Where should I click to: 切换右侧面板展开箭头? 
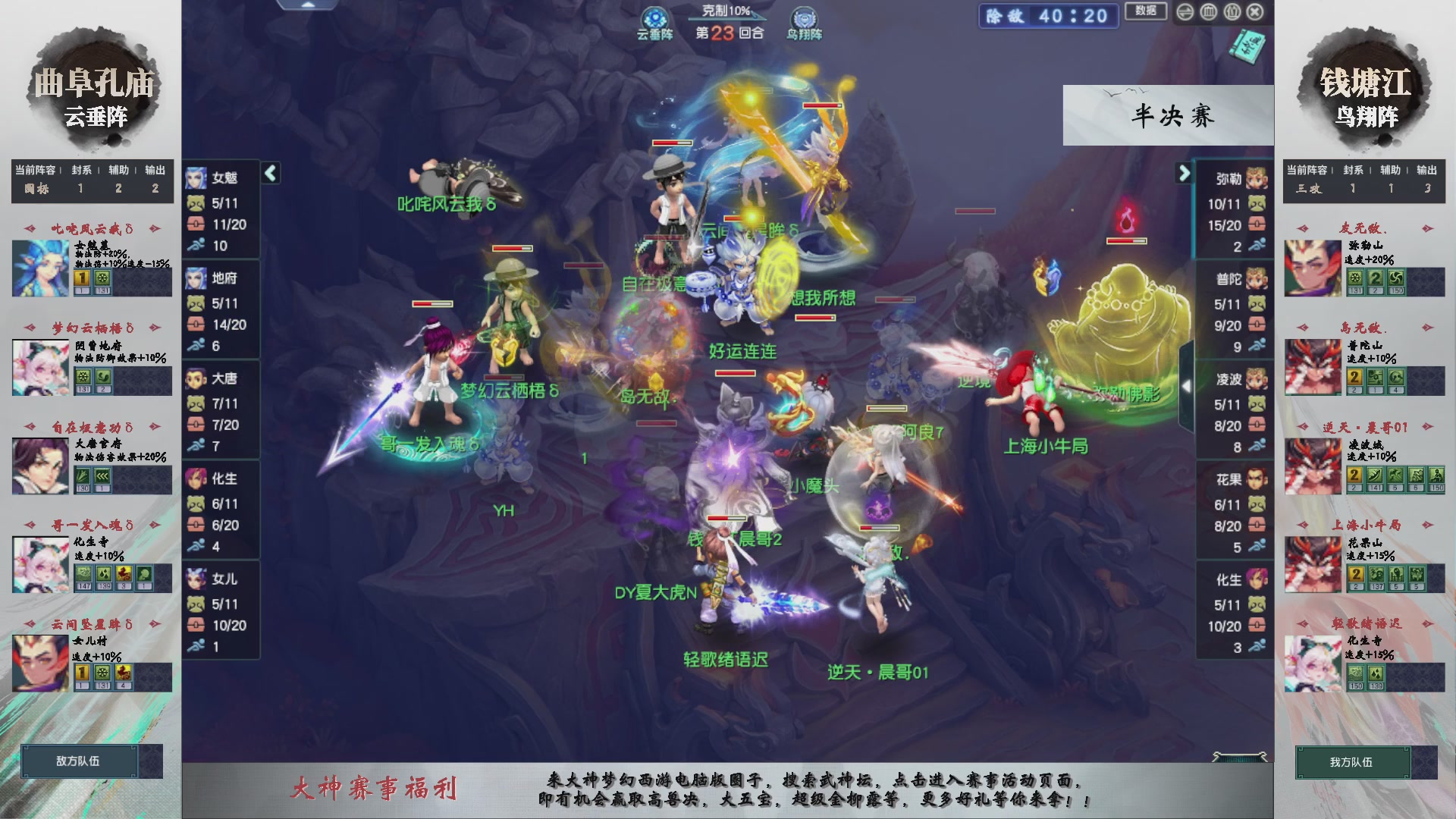coord(1184,173)
